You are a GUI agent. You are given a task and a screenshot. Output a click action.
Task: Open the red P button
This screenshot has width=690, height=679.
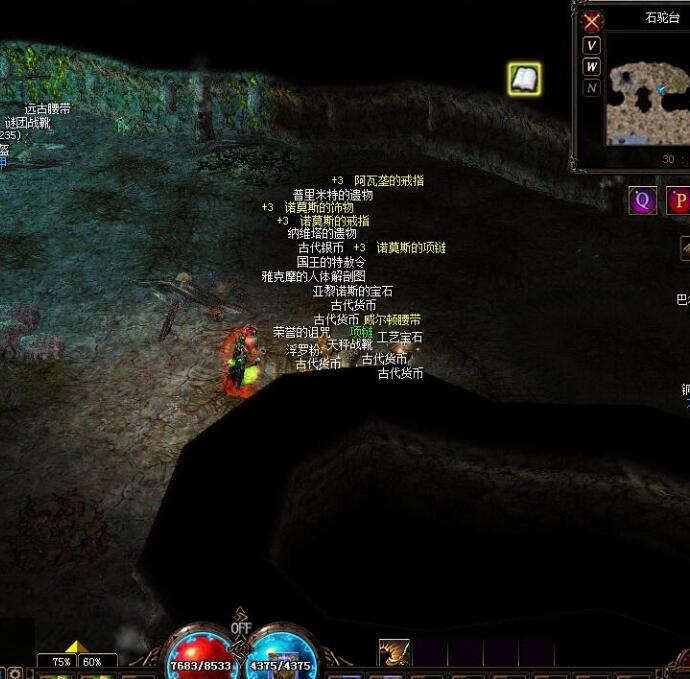click(679, 200)
